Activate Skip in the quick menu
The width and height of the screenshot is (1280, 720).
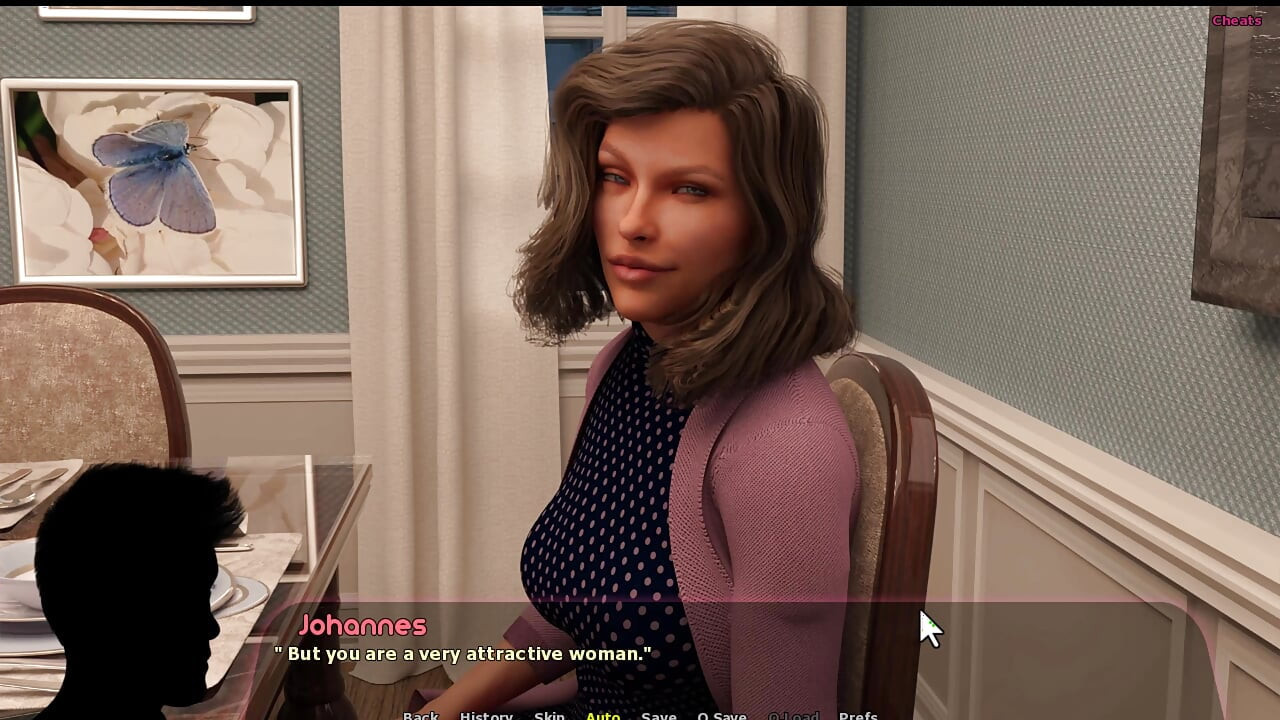[549, 715]
